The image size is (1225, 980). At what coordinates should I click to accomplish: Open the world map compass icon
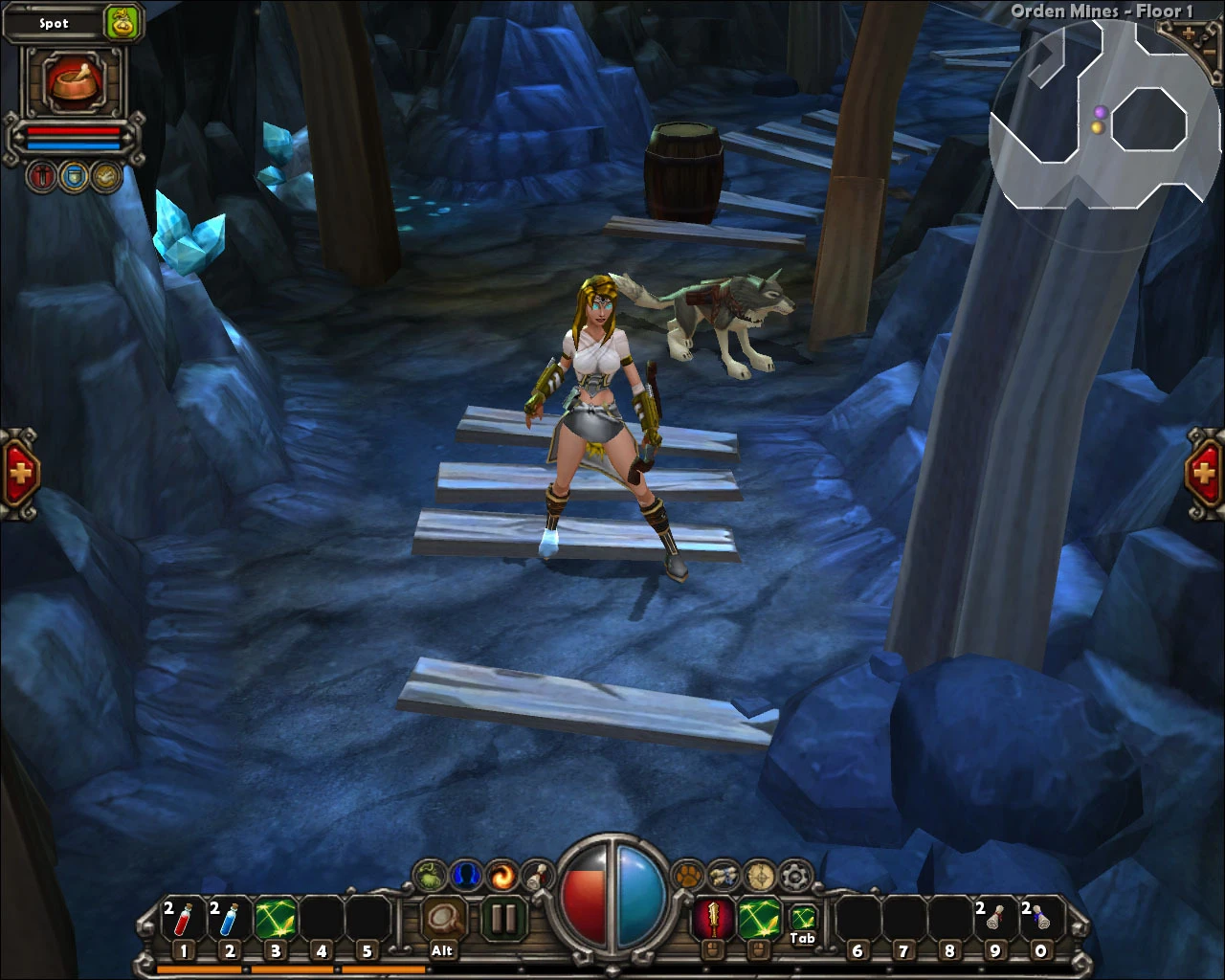[x=759, y=876]
